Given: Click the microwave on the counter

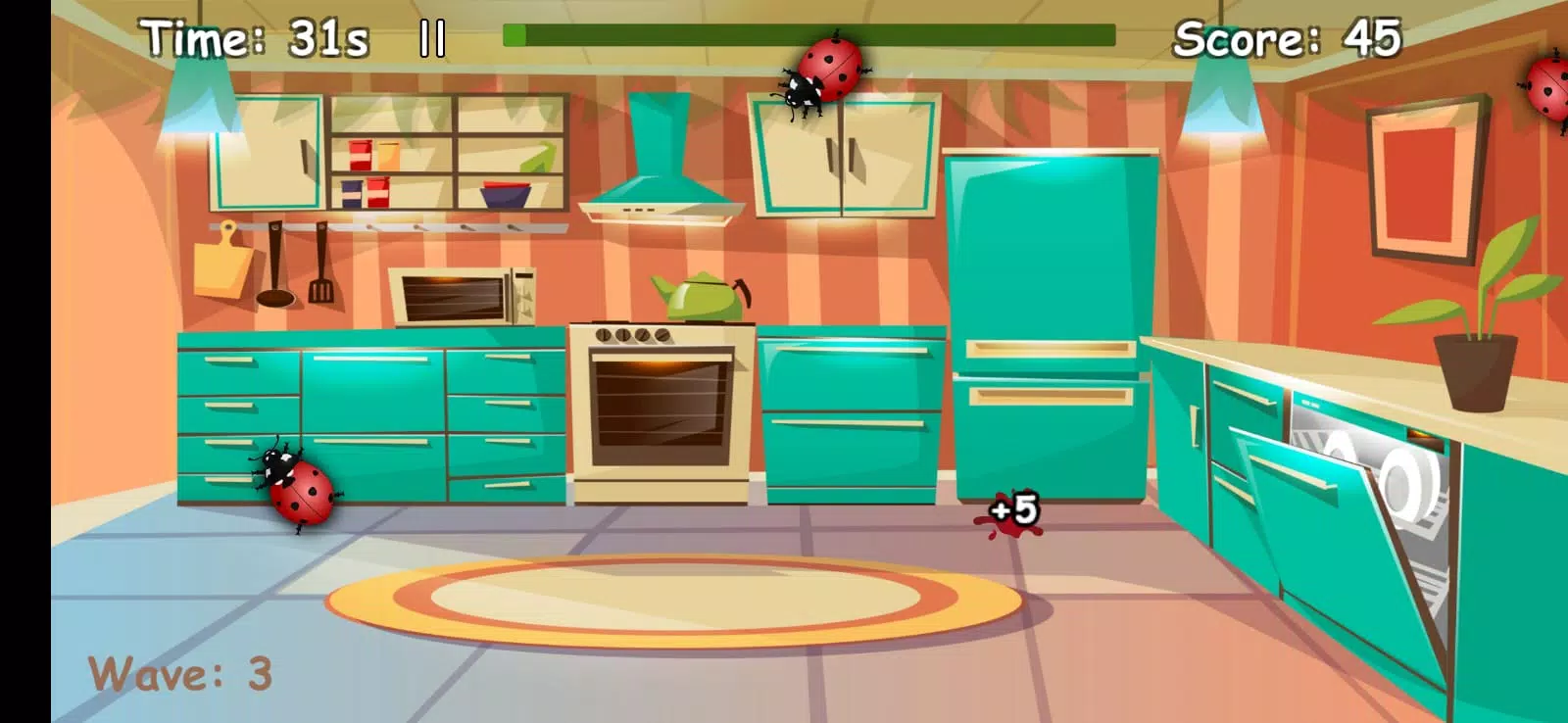Looking at the screenshot, I should pyautogui.click(x=463, y=294).
